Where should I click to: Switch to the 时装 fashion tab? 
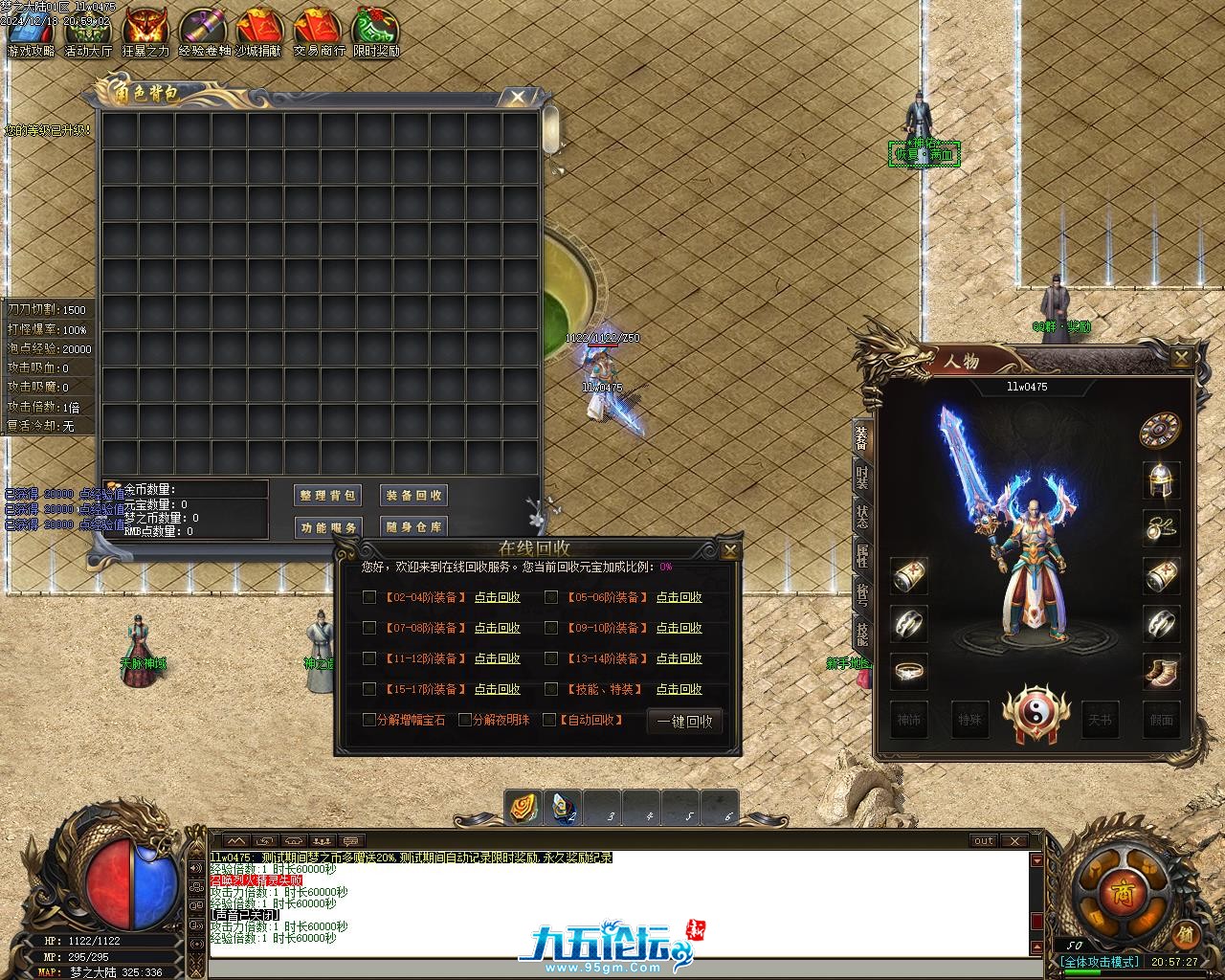(862, 478)
